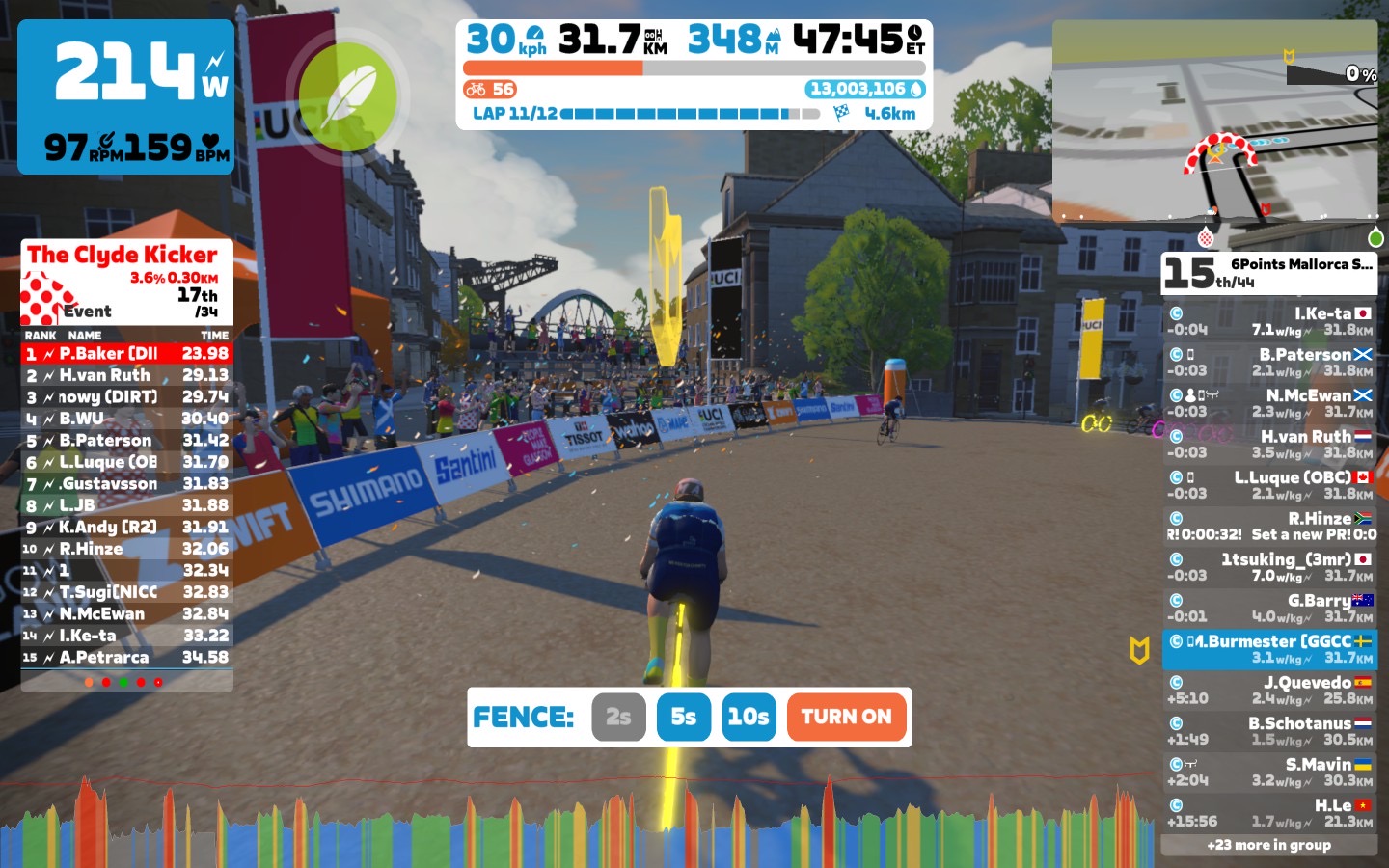1389x868 pixels.
Task: Set the fence to 2s
Action: (618, 717)
